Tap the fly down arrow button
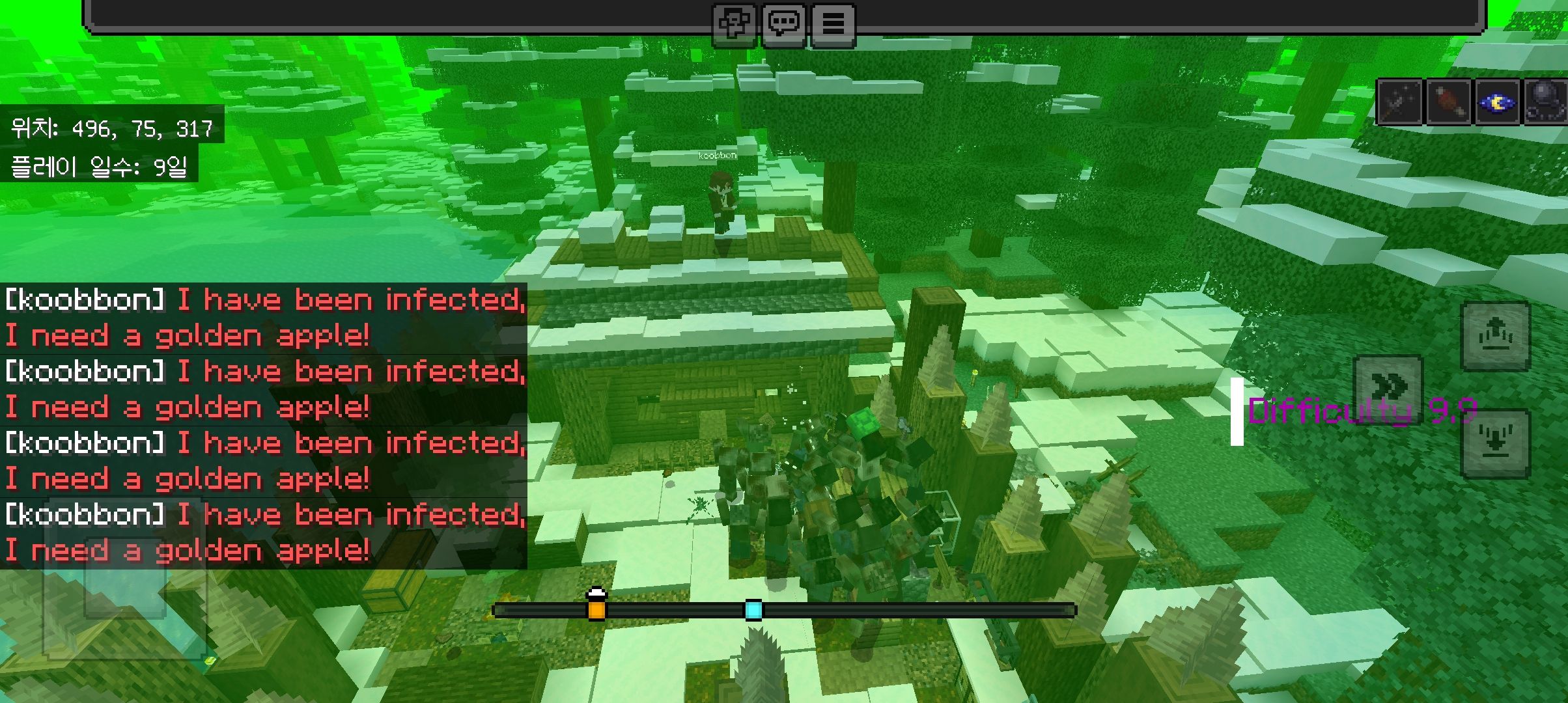 coord(1495,443)
